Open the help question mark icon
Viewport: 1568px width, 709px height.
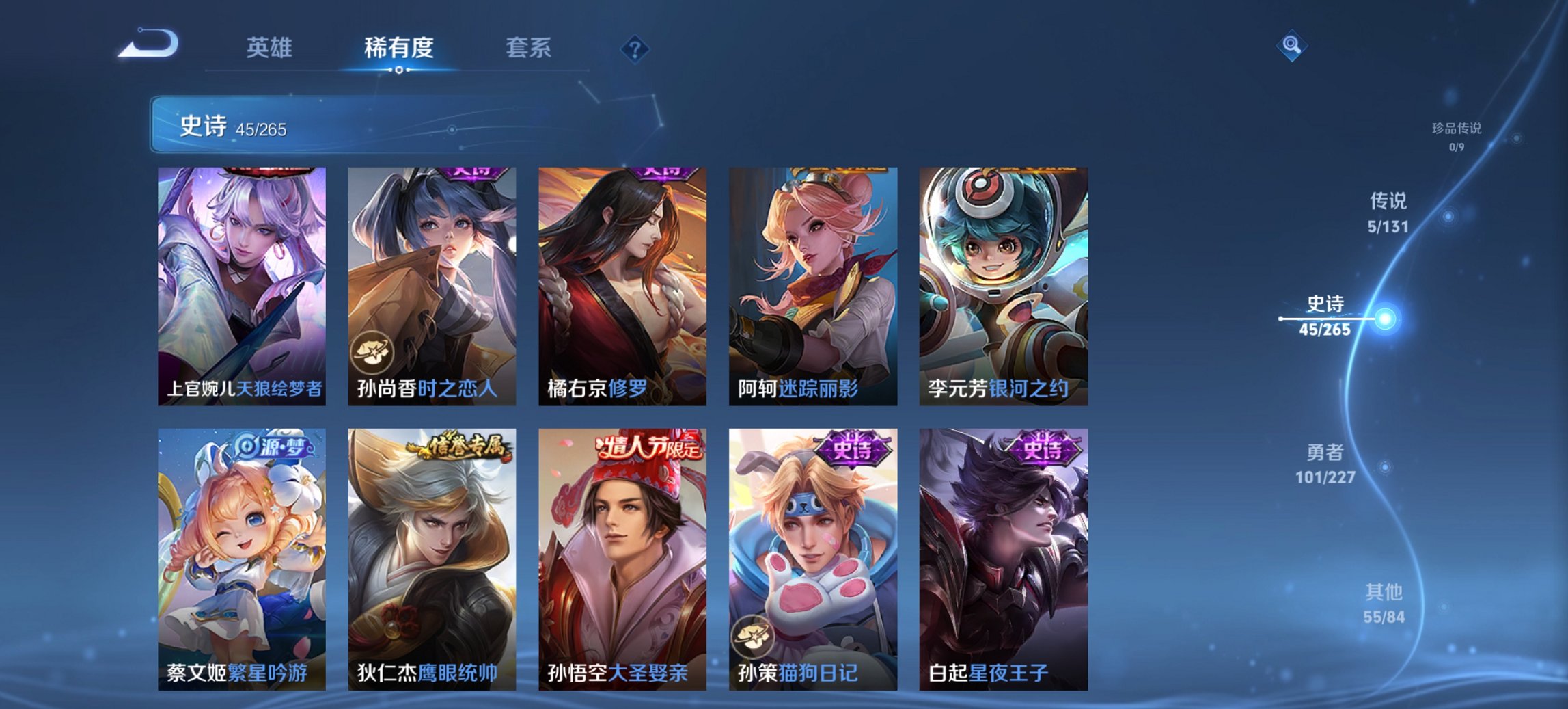(x=635, y=48)
